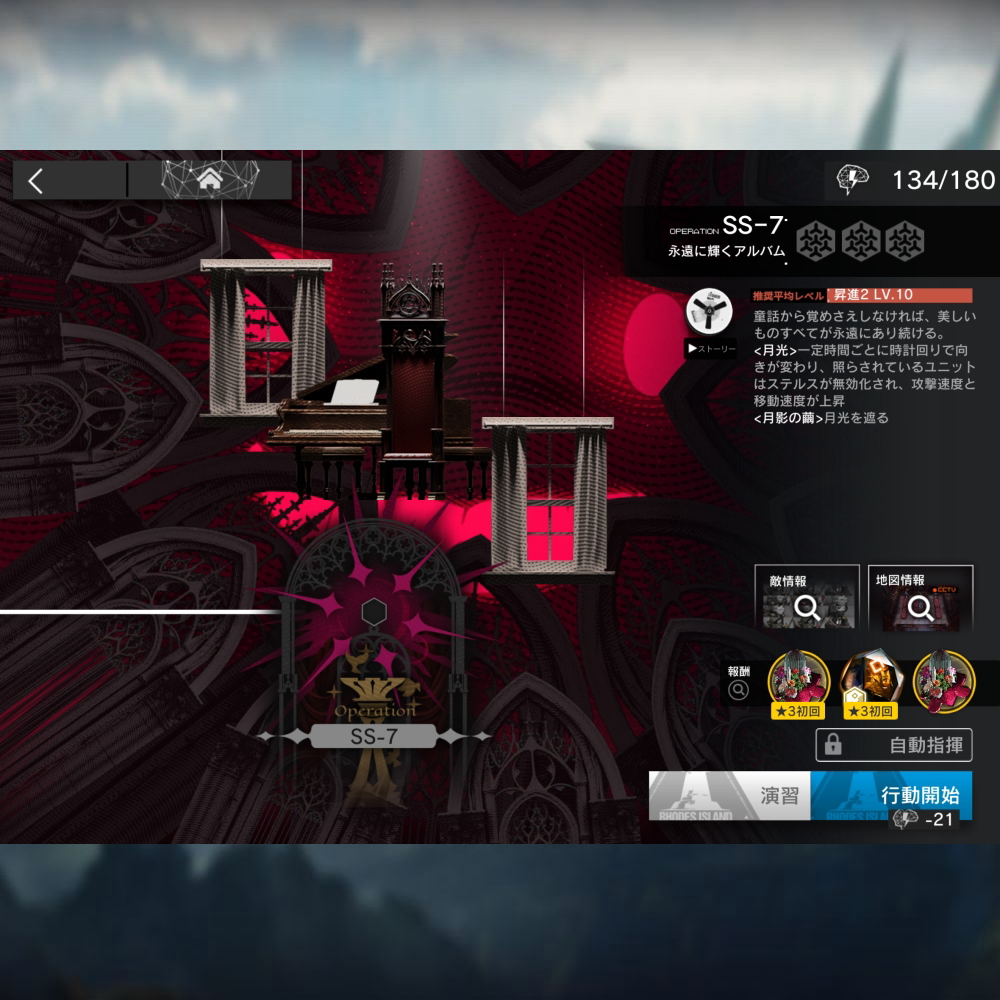Start the operation (行動開始)
This screenshot has width=1000, height=1000.
tap(891, 796)
